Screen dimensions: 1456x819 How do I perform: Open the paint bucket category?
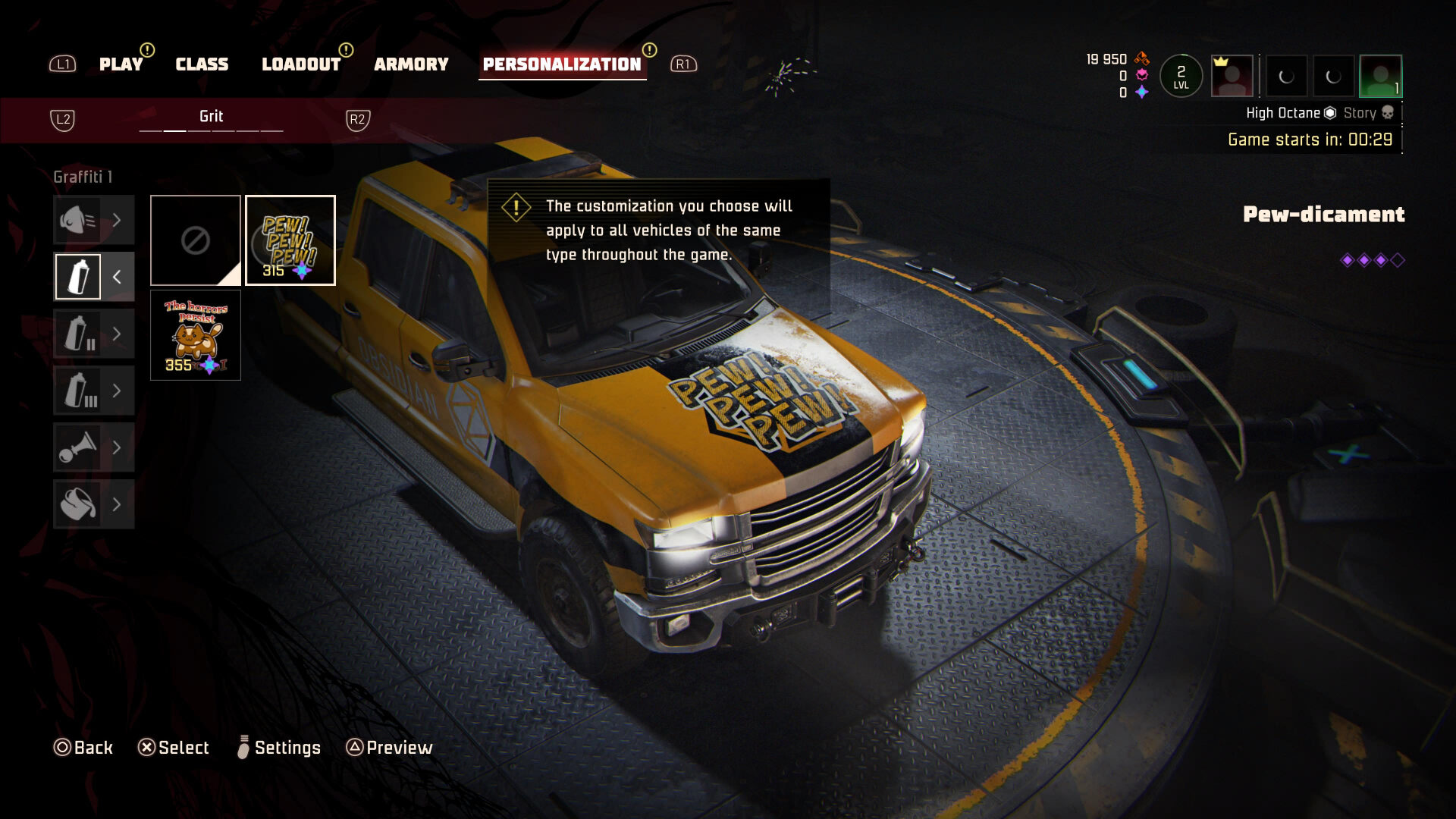pos(93,504)
